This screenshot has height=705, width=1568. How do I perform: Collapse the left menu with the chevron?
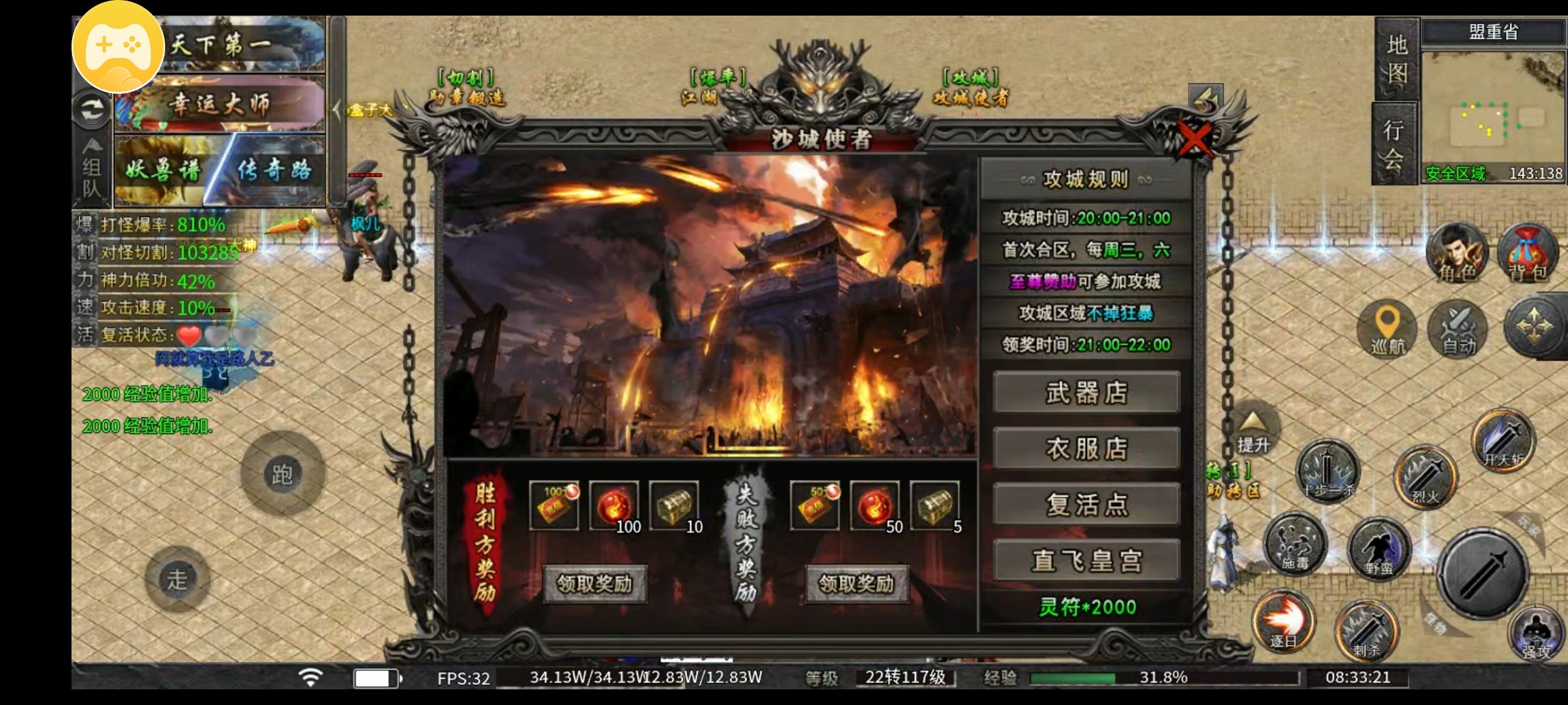pos(339,109)
